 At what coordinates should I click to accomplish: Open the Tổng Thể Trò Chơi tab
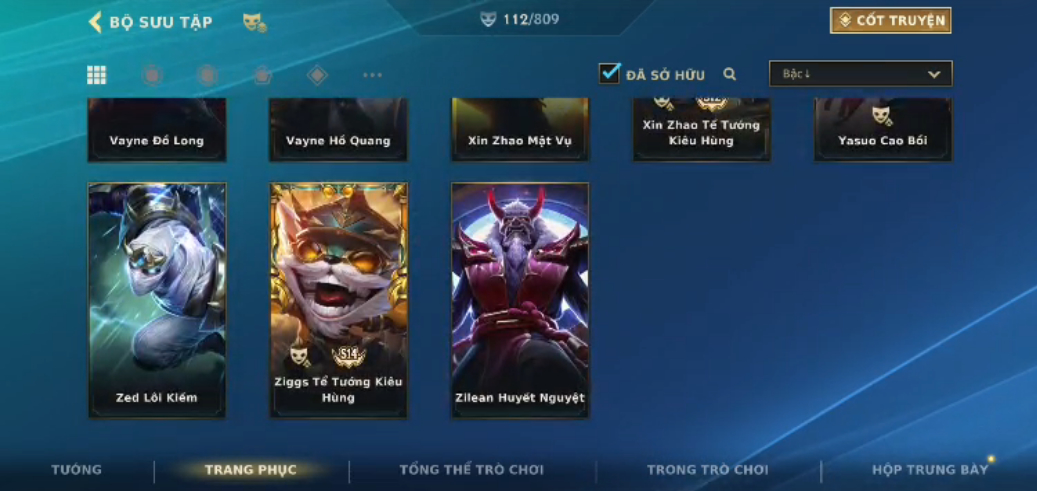(472, 470)
